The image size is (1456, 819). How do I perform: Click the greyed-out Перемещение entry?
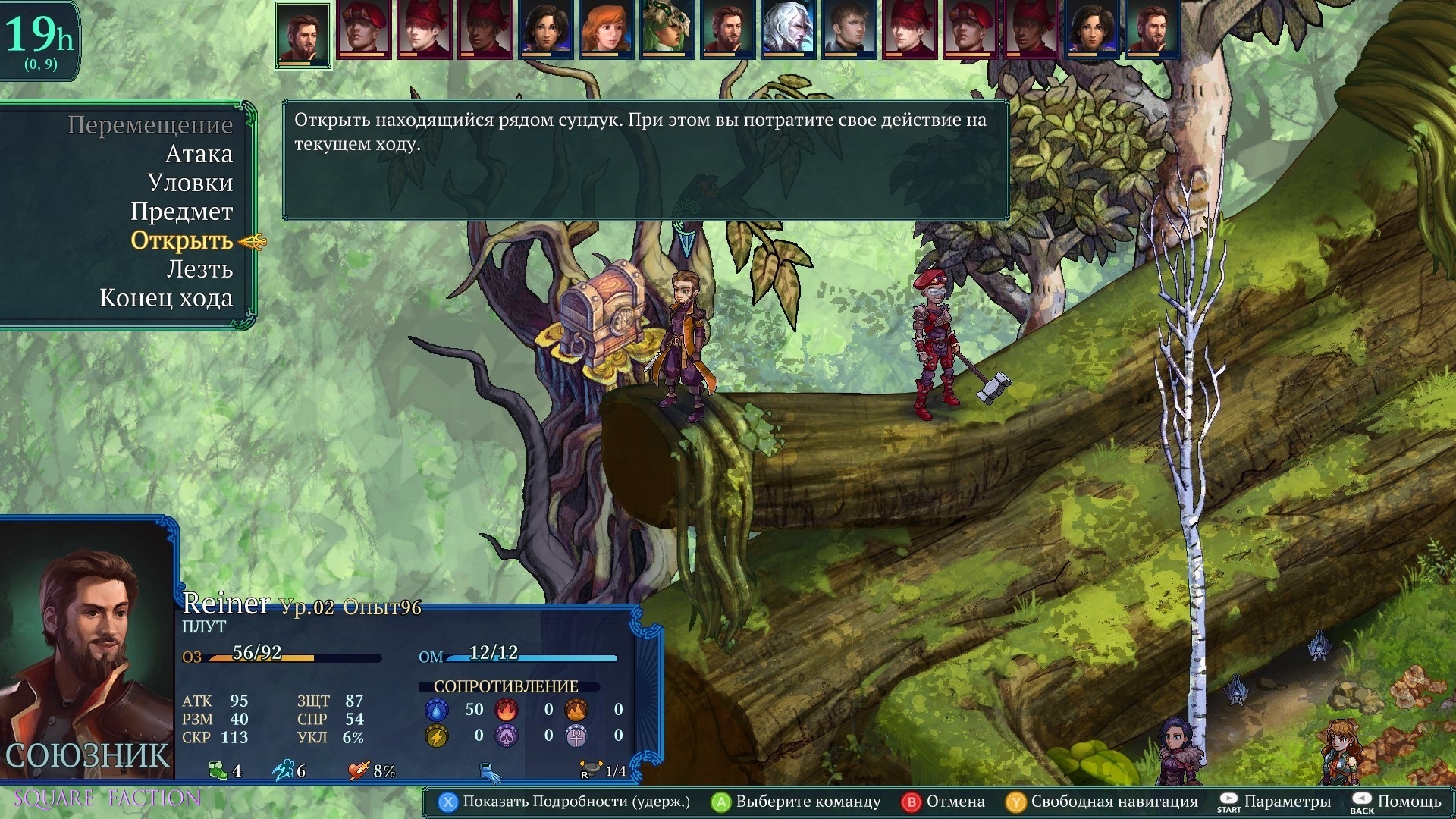point(150,125)
